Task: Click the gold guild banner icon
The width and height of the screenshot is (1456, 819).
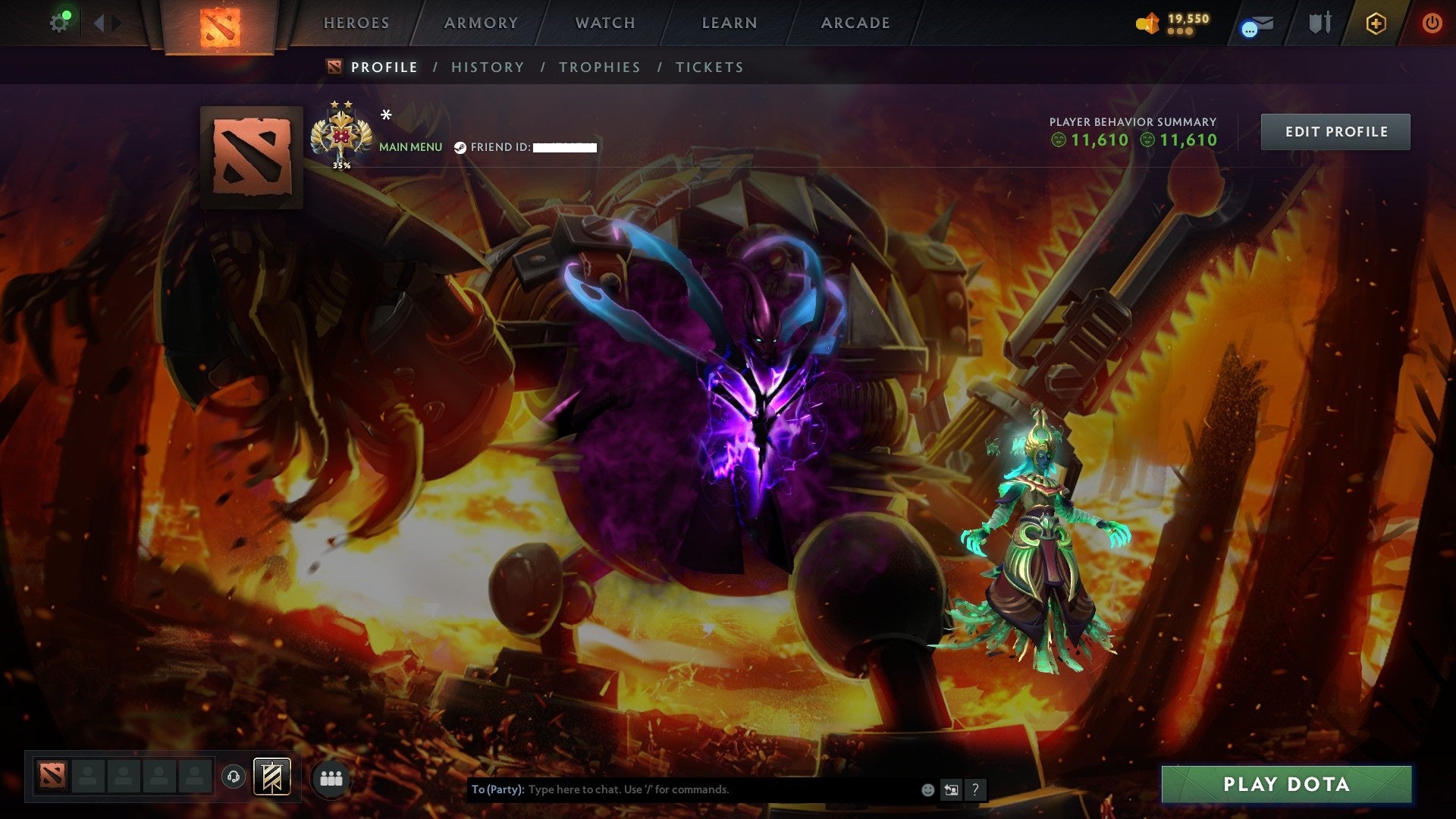Action: click(x=271, y=776)
